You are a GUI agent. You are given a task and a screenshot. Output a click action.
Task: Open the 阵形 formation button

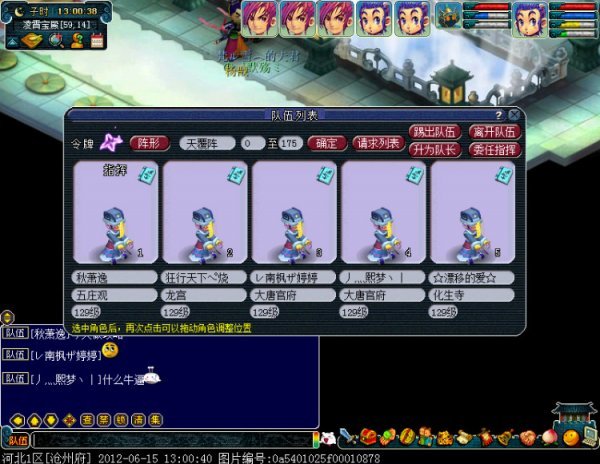click(150, 143)
